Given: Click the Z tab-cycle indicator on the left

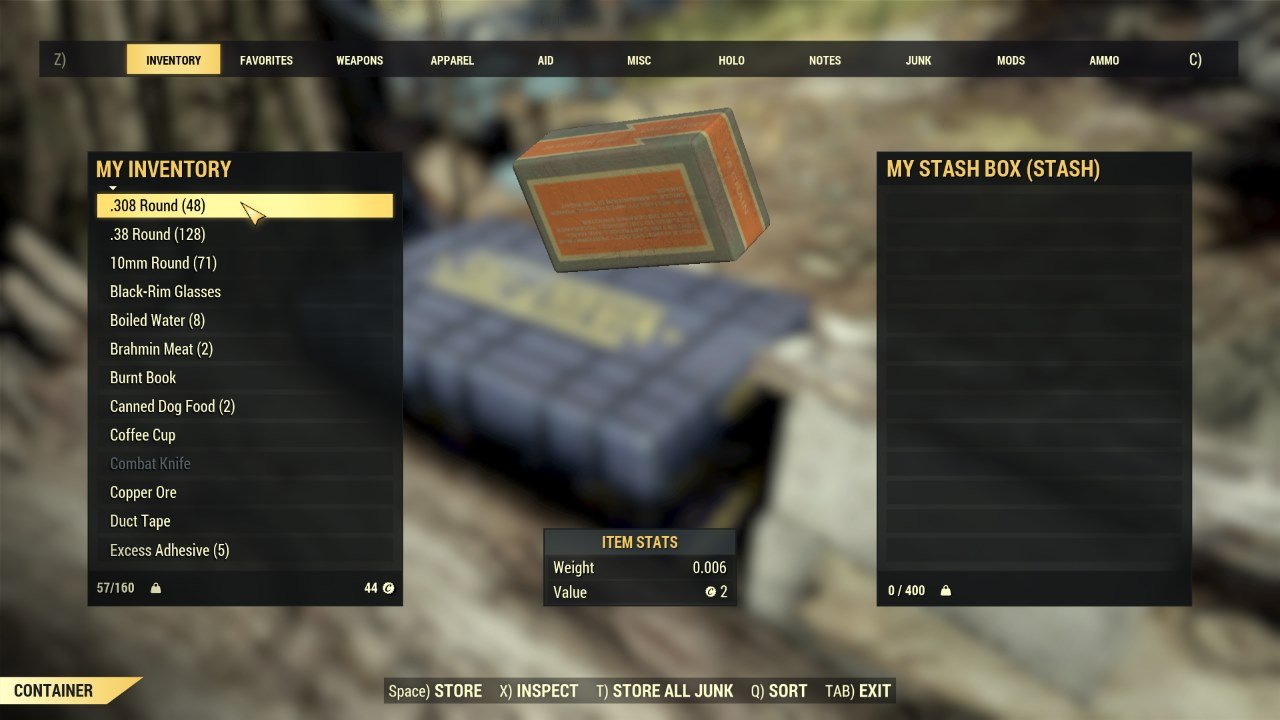Looking at the screenshot, I should click(59, 60).
